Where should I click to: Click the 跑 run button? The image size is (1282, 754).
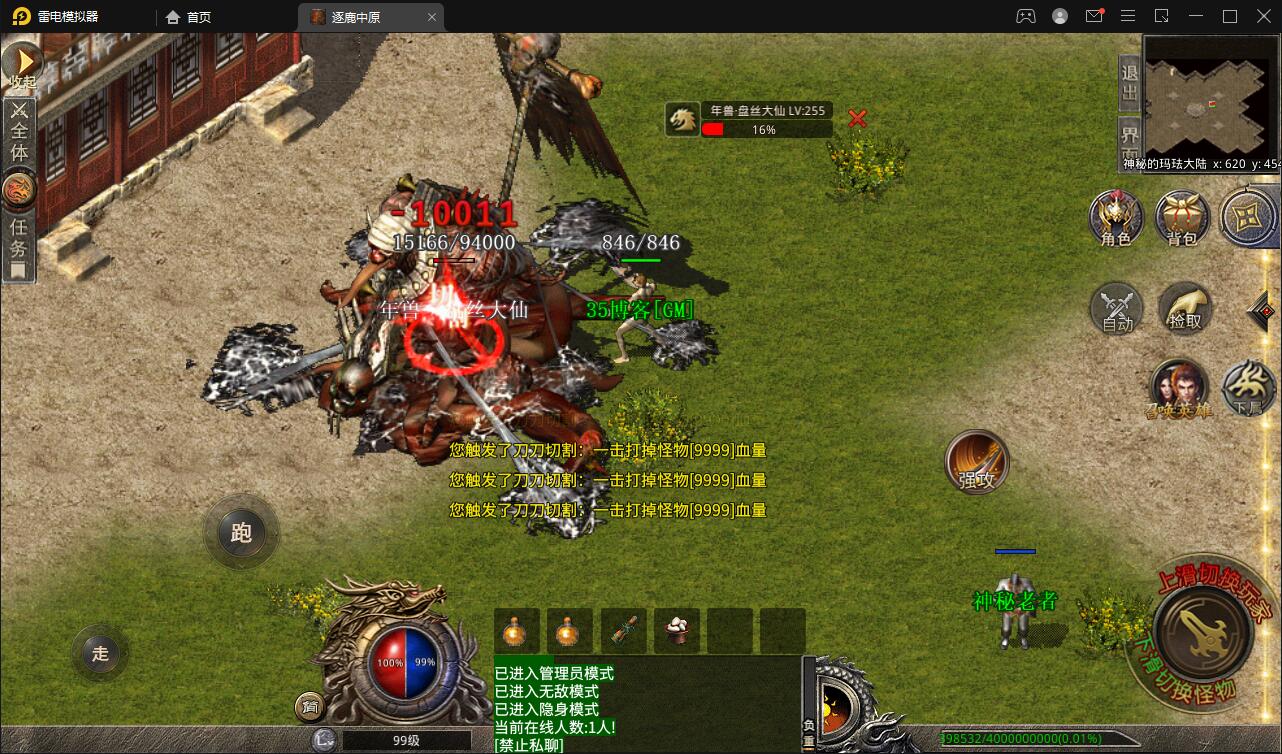point(241,532)
